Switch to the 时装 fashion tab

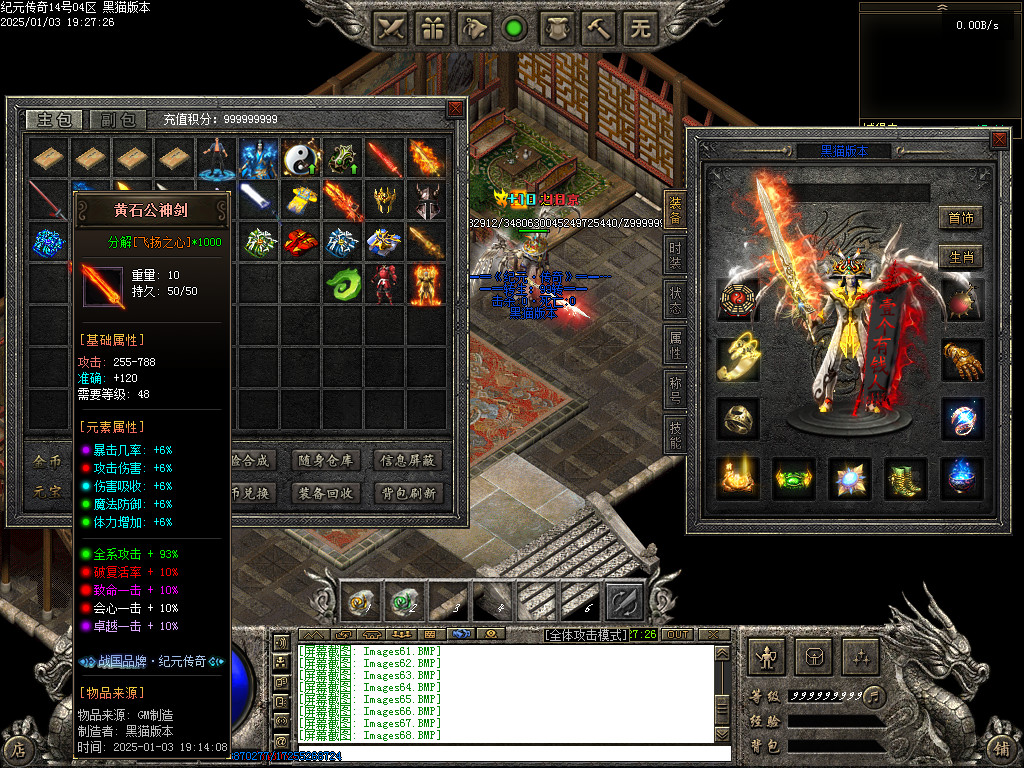tap(675, 251)
